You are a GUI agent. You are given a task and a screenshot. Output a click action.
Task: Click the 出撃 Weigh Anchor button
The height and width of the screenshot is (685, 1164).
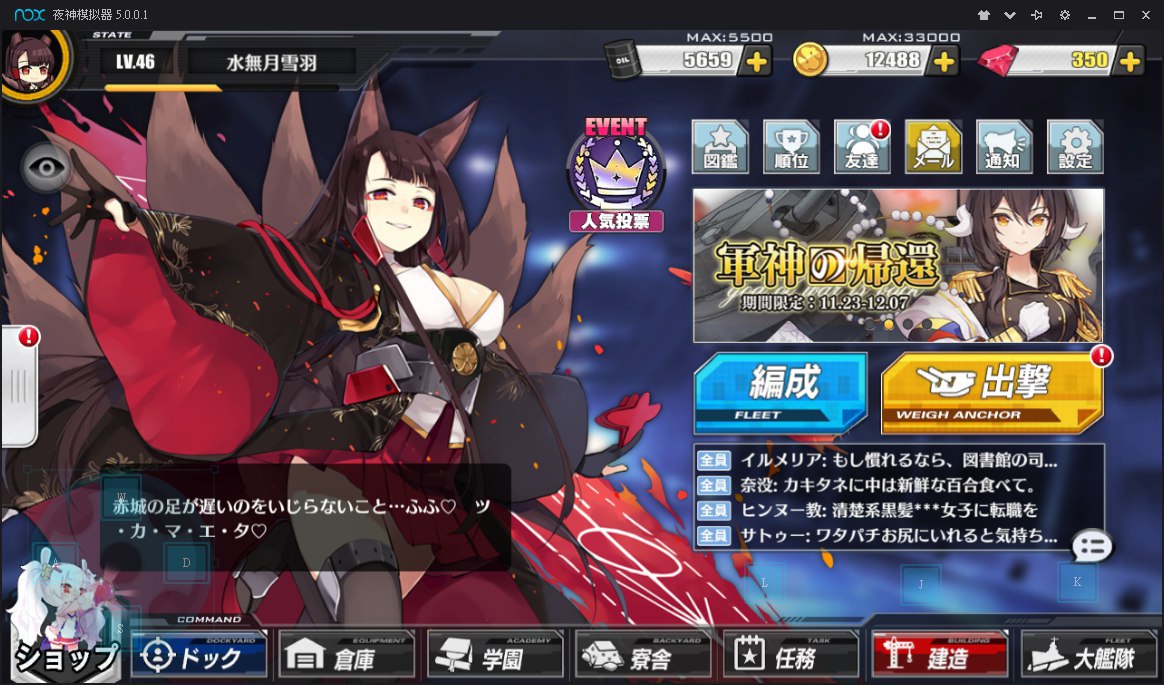[x=992, y=391]
